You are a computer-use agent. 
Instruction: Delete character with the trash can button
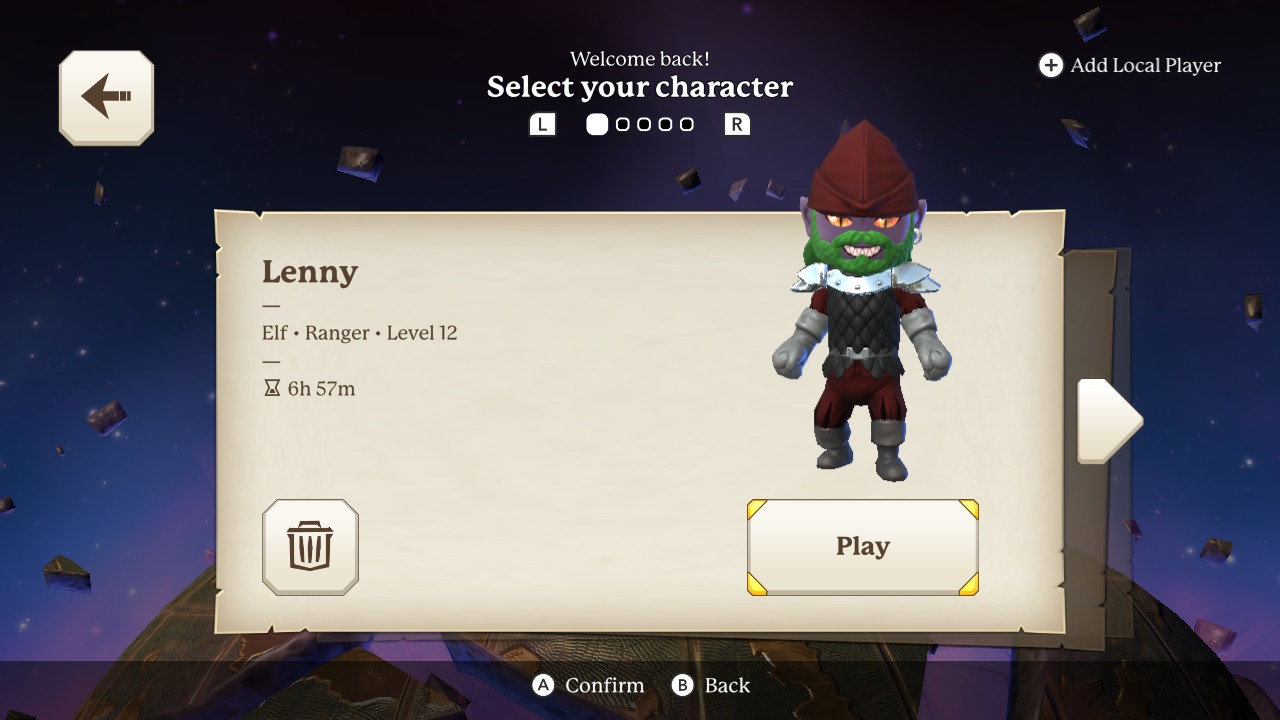point(310,547)
